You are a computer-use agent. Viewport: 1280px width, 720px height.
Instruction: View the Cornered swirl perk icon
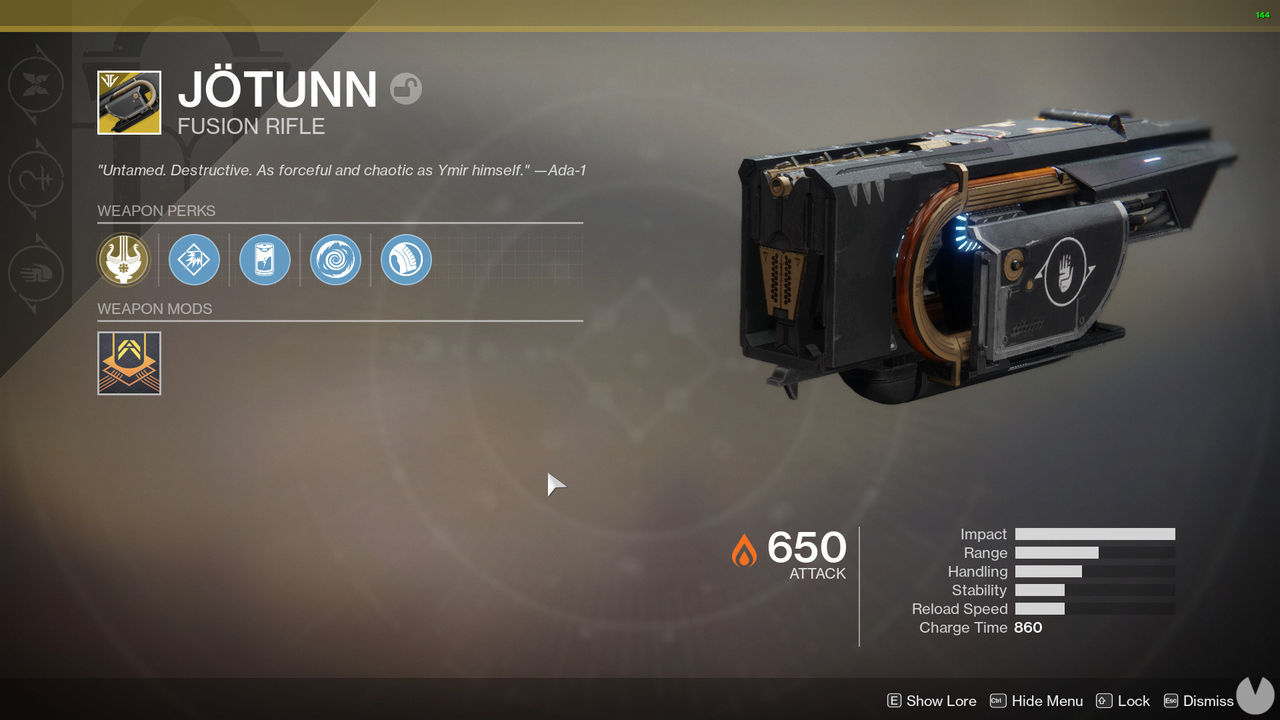335,259
